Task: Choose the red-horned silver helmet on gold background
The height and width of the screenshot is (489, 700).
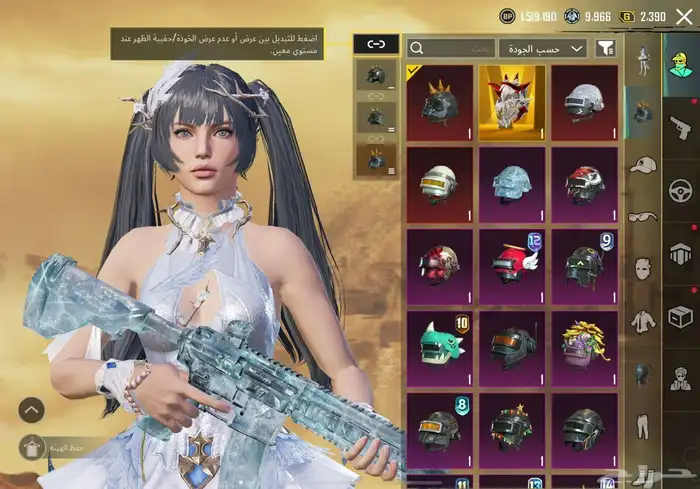Action: click(512, 102)
